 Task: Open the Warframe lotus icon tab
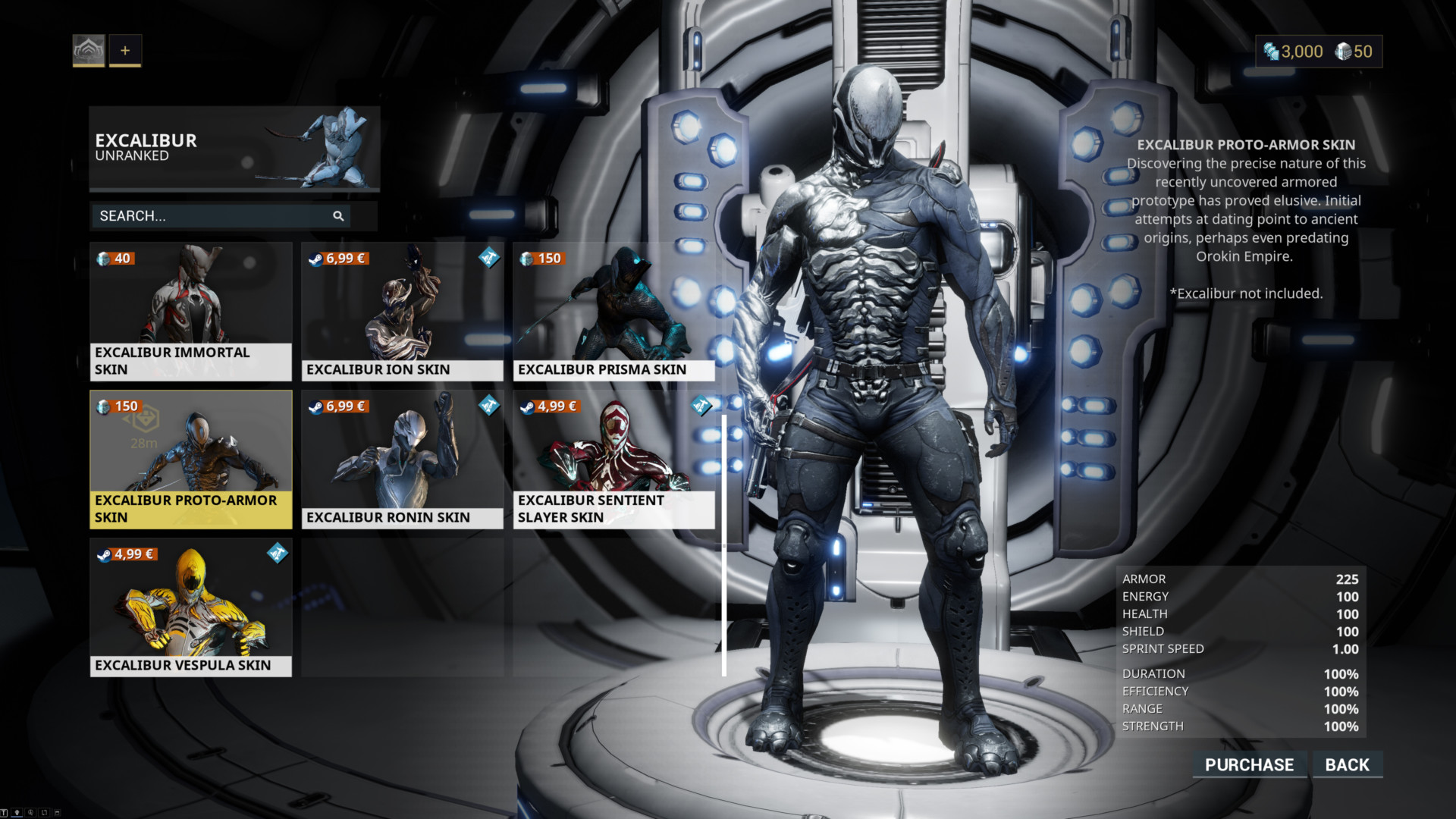pyautogui.click(x=89, y=51)
